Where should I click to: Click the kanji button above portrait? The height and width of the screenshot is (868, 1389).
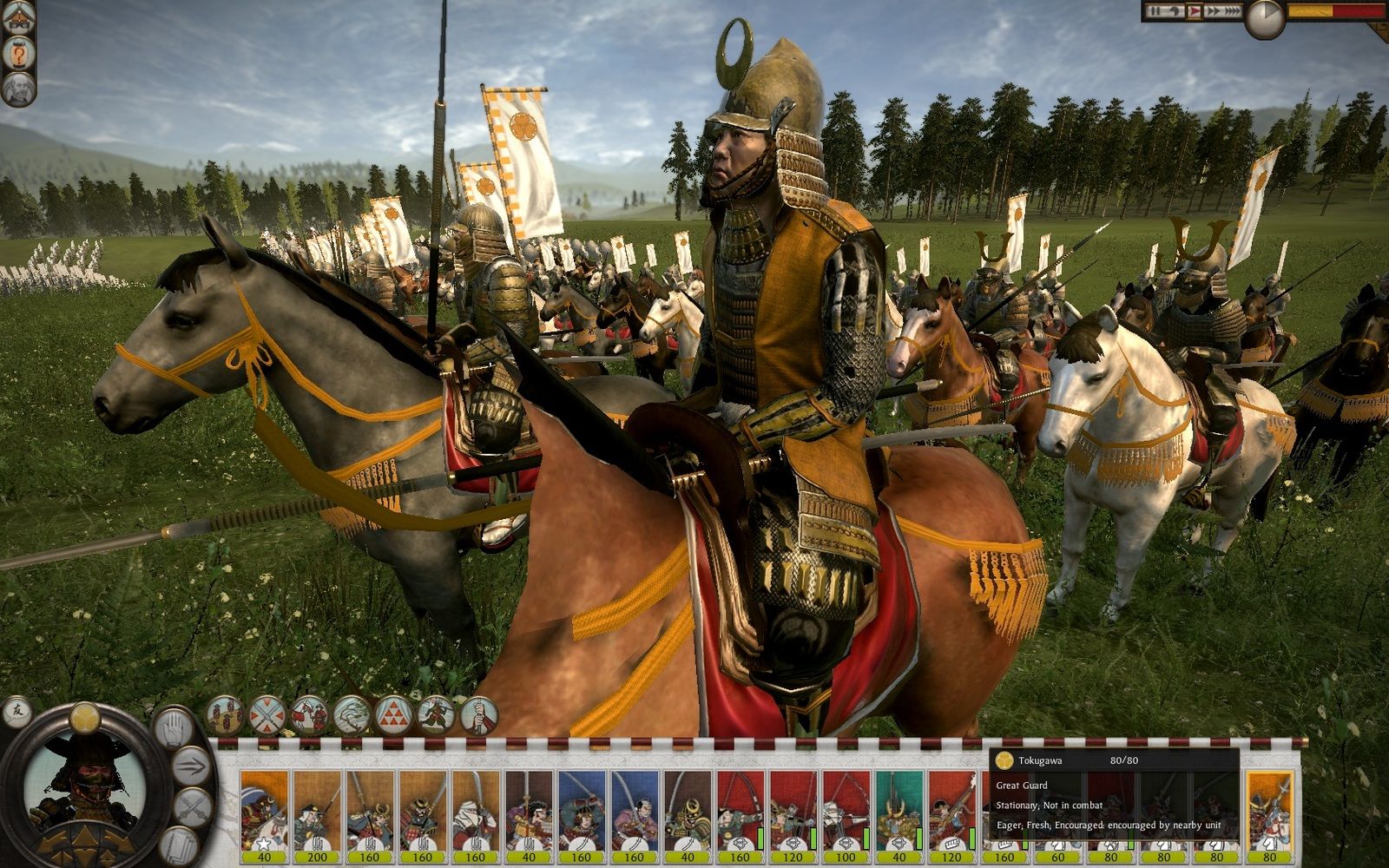tap(16, 713)
